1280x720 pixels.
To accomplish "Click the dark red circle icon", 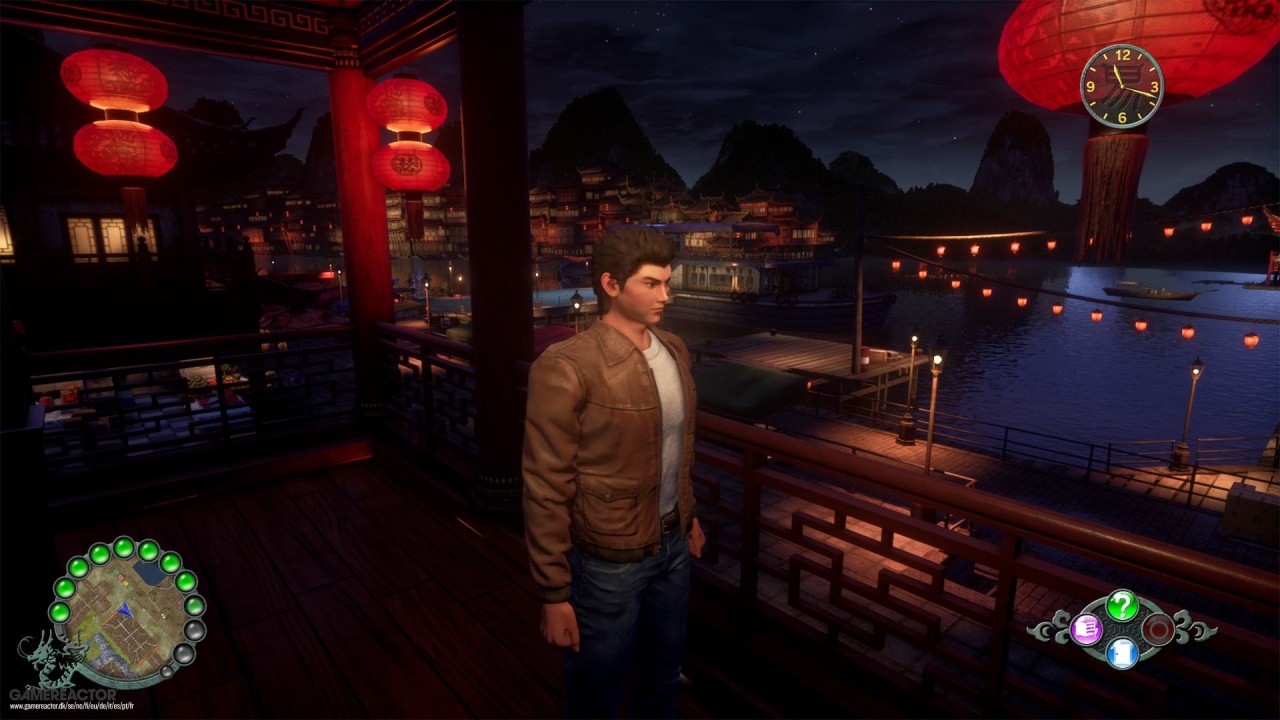I will (x=1158, y=629).
